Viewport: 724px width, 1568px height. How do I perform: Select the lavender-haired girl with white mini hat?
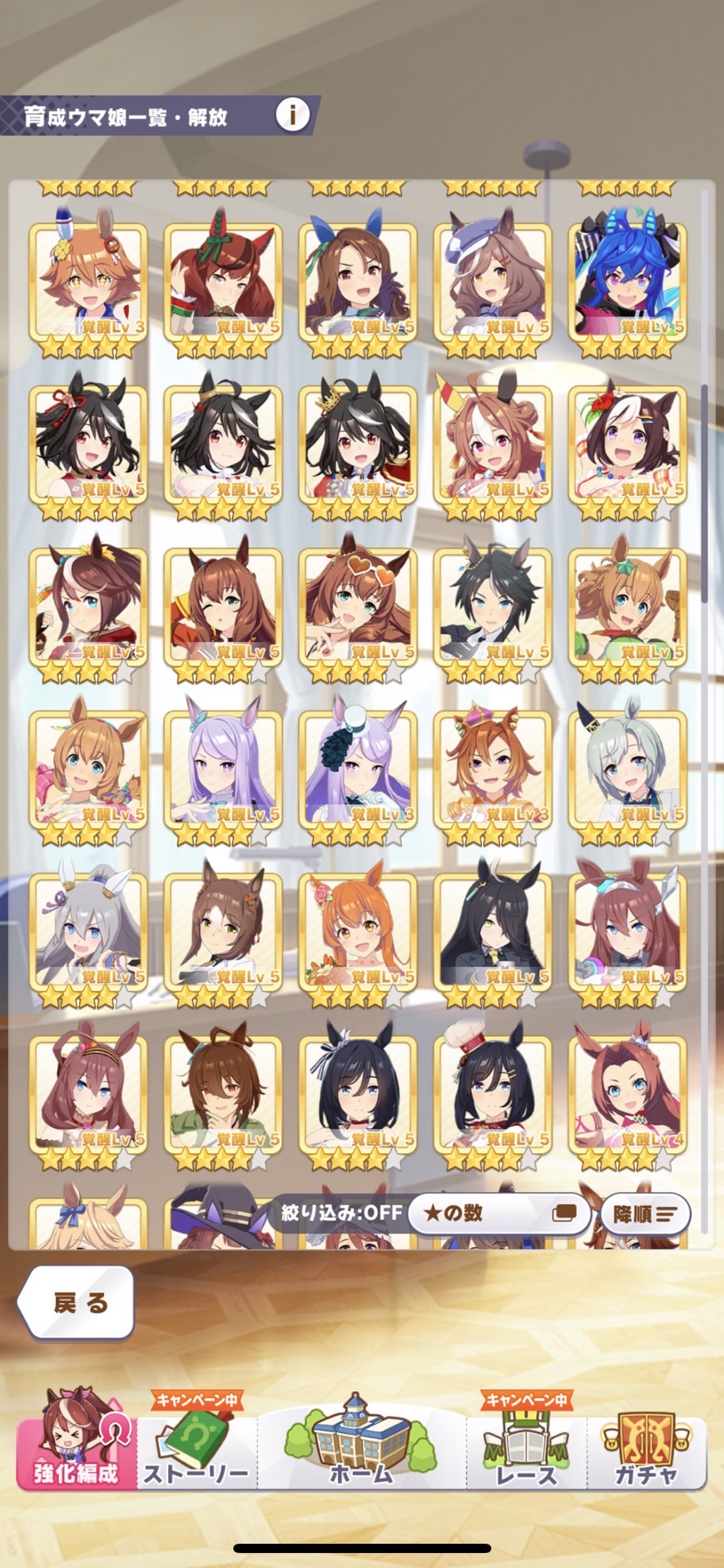pyautogui.click(x=358, y=766)
